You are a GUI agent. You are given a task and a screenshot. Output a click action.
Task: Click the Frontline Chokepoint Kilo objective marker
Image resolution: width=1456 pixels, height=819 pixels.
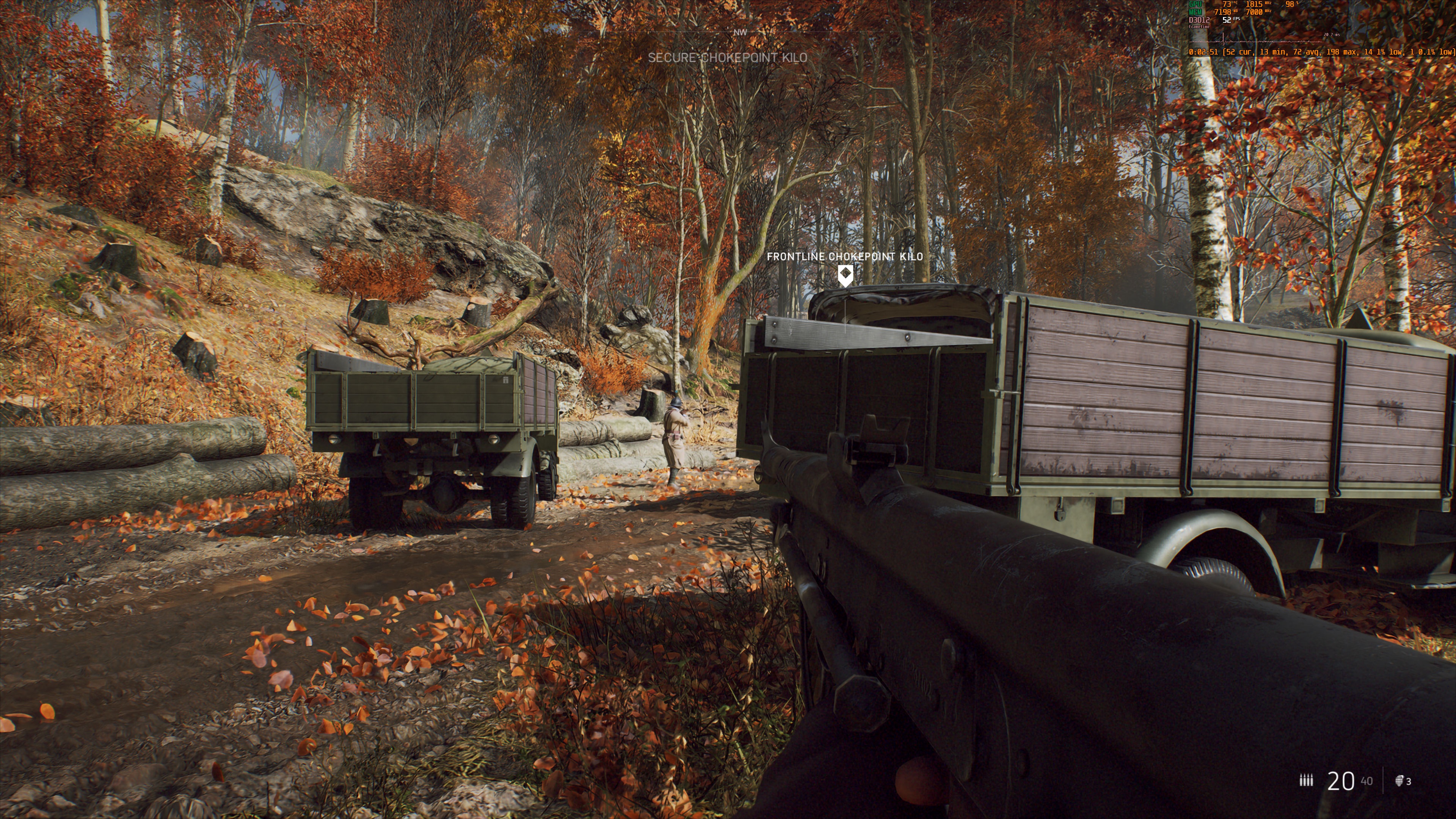pos(845,275)
